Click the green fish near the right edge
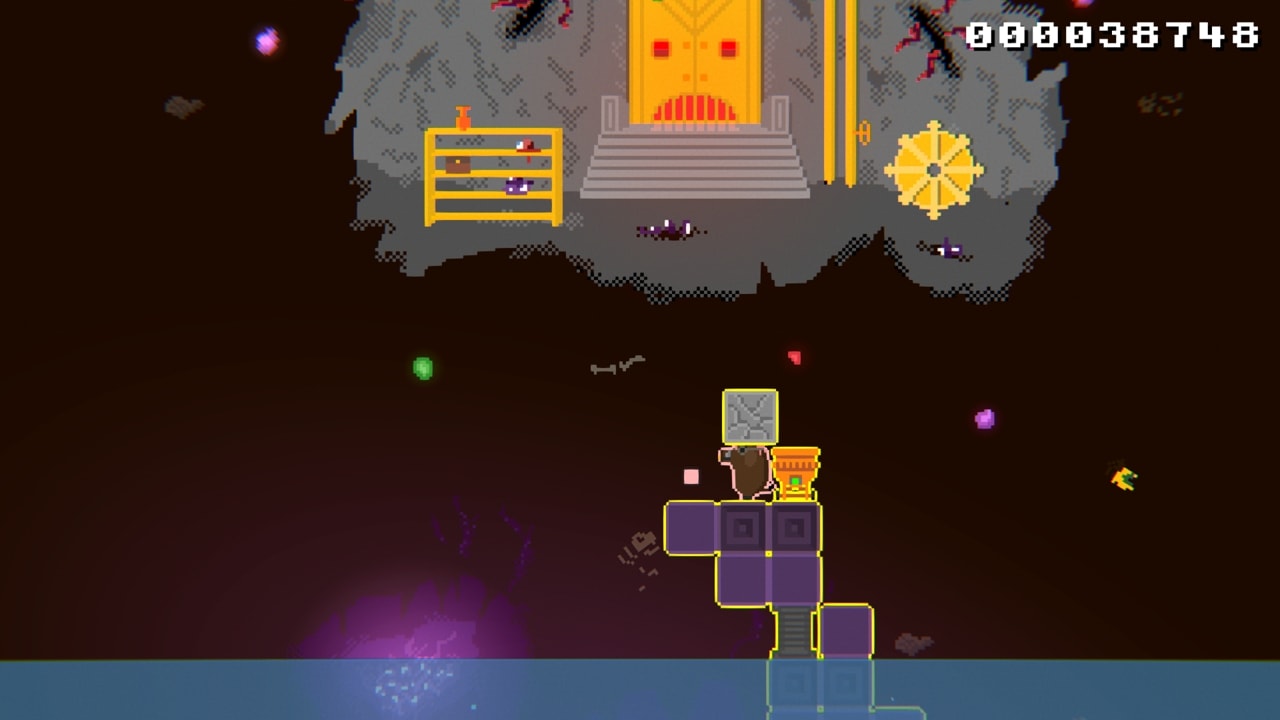 (x=1125, y=479)
